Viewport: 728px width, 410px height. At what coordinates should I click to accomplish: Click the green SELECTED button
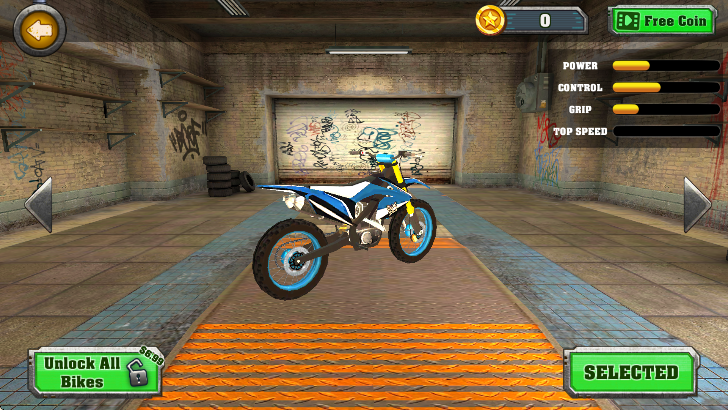click(630, 373)
